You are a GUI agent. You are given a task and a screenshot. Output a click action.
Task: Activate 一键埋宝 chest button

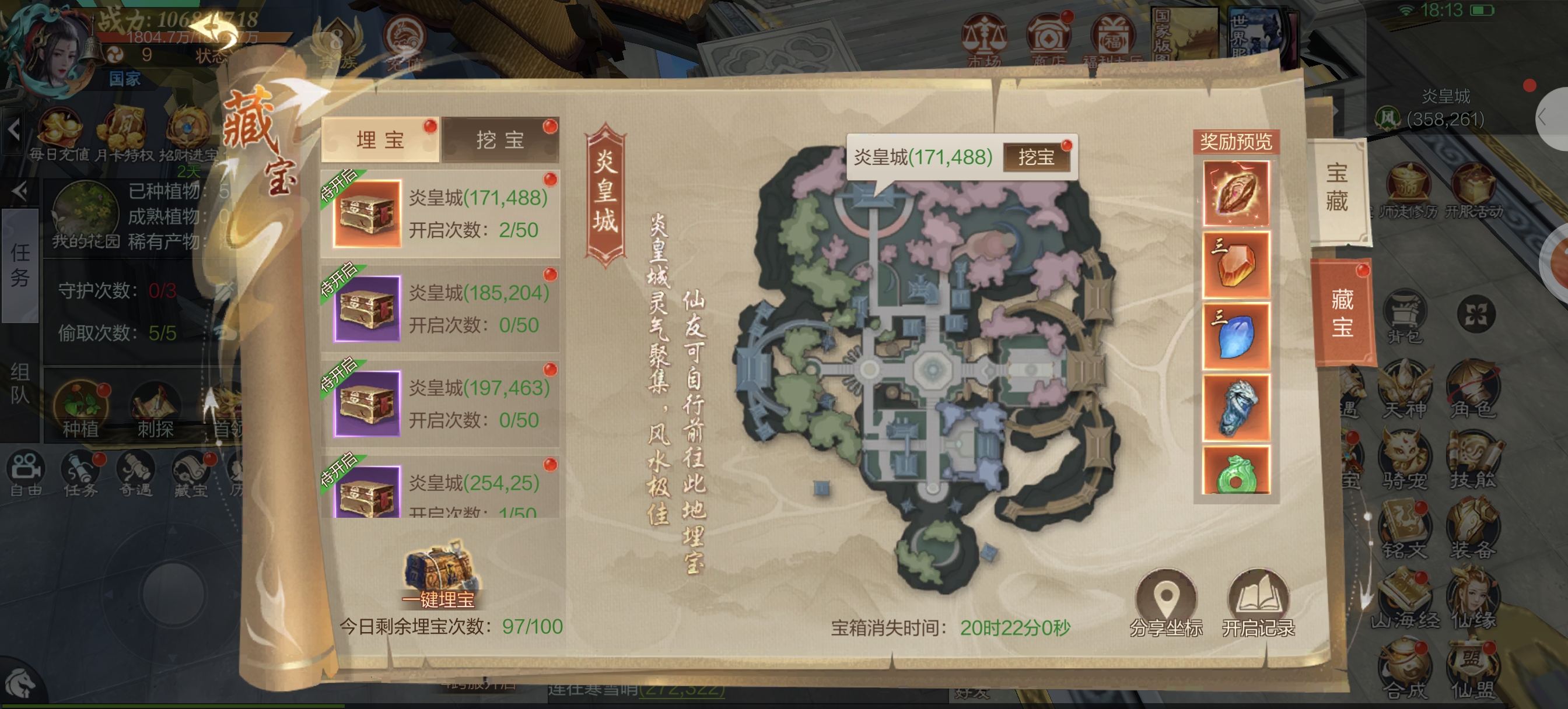(x=438, y=574)
